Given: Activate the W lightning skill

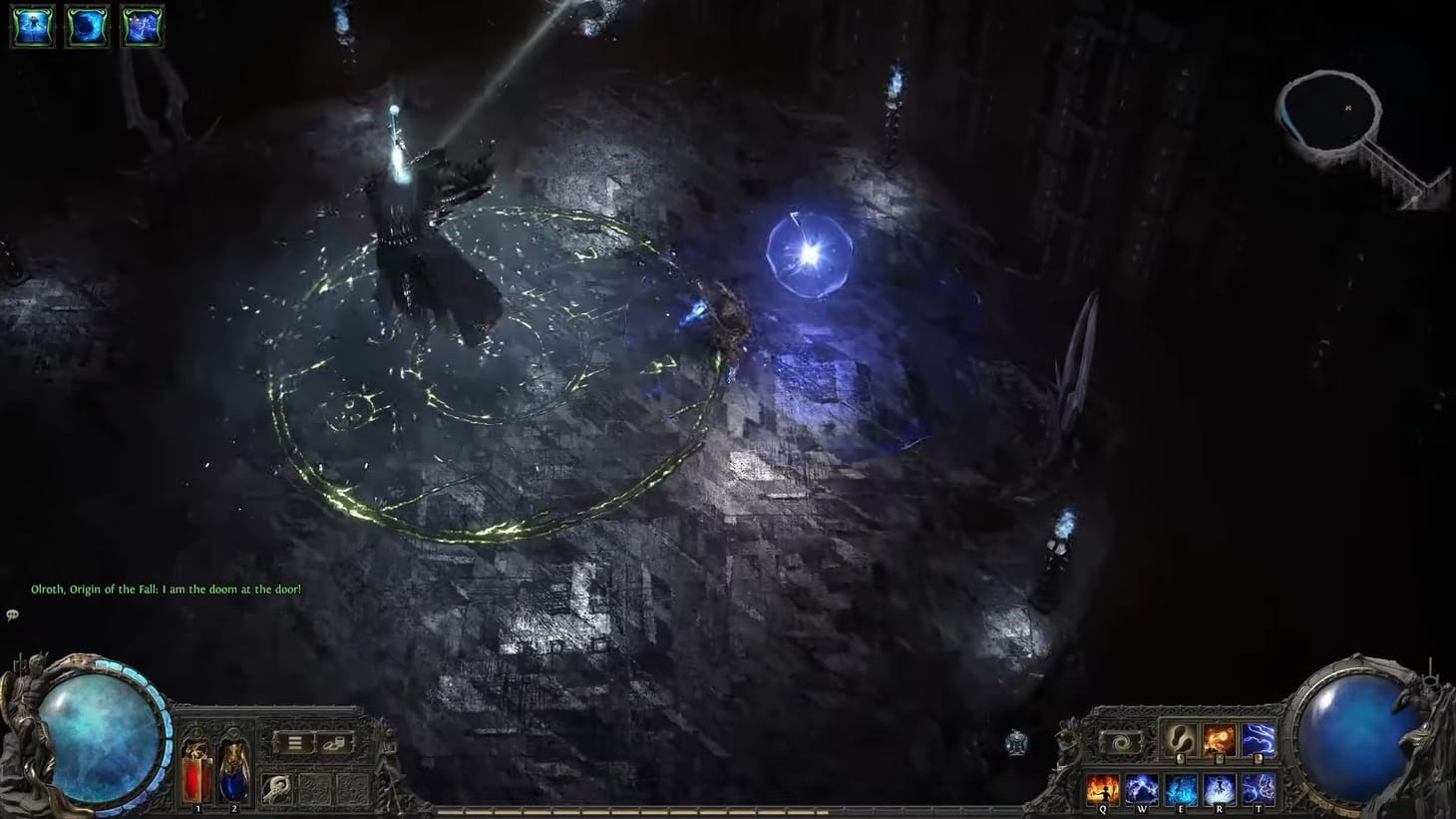Looking at the screenshot, I should 1141,788.
